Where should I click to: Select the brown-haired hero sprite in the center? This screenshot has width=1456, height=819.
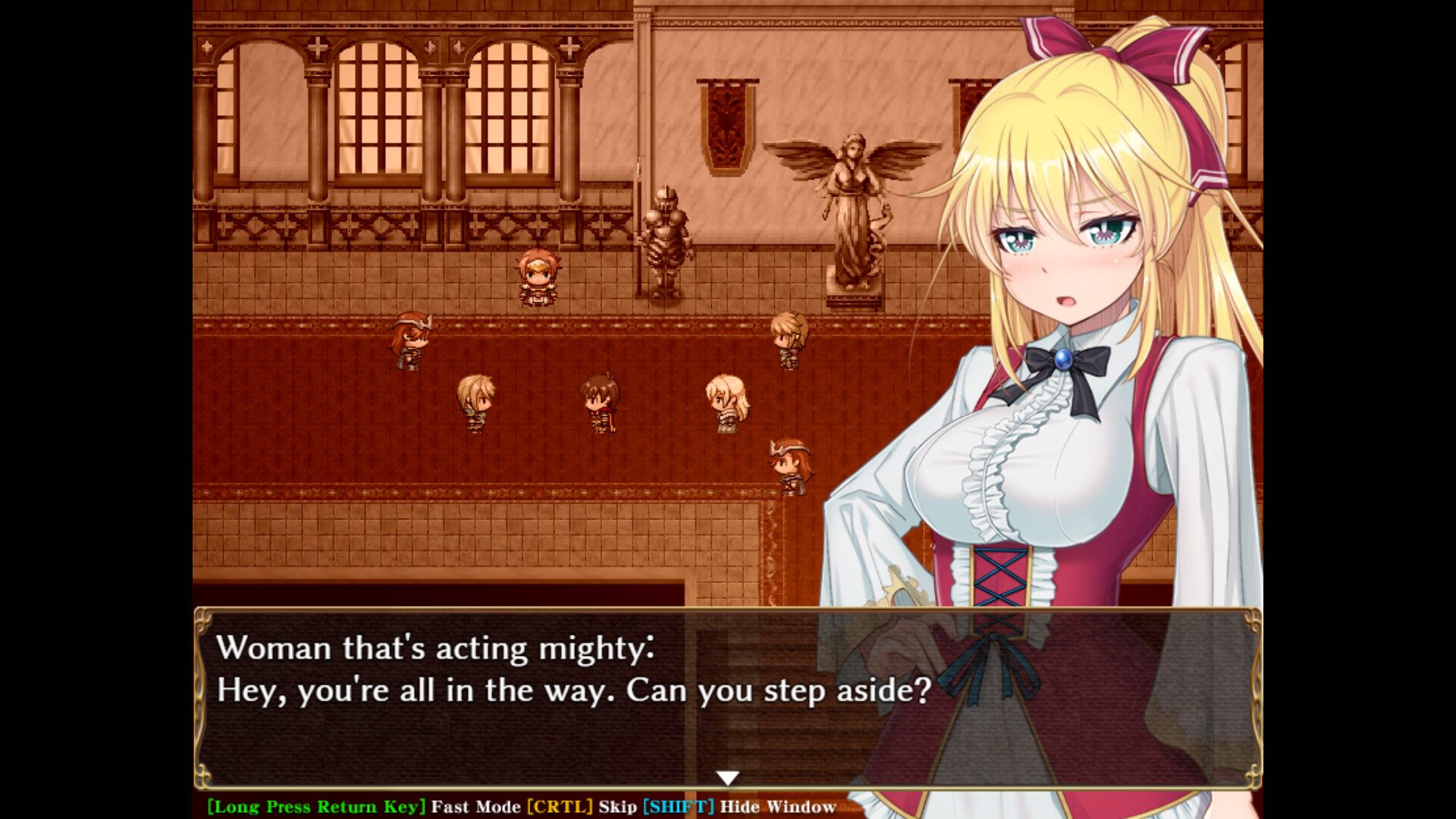[x=601, y=400]
